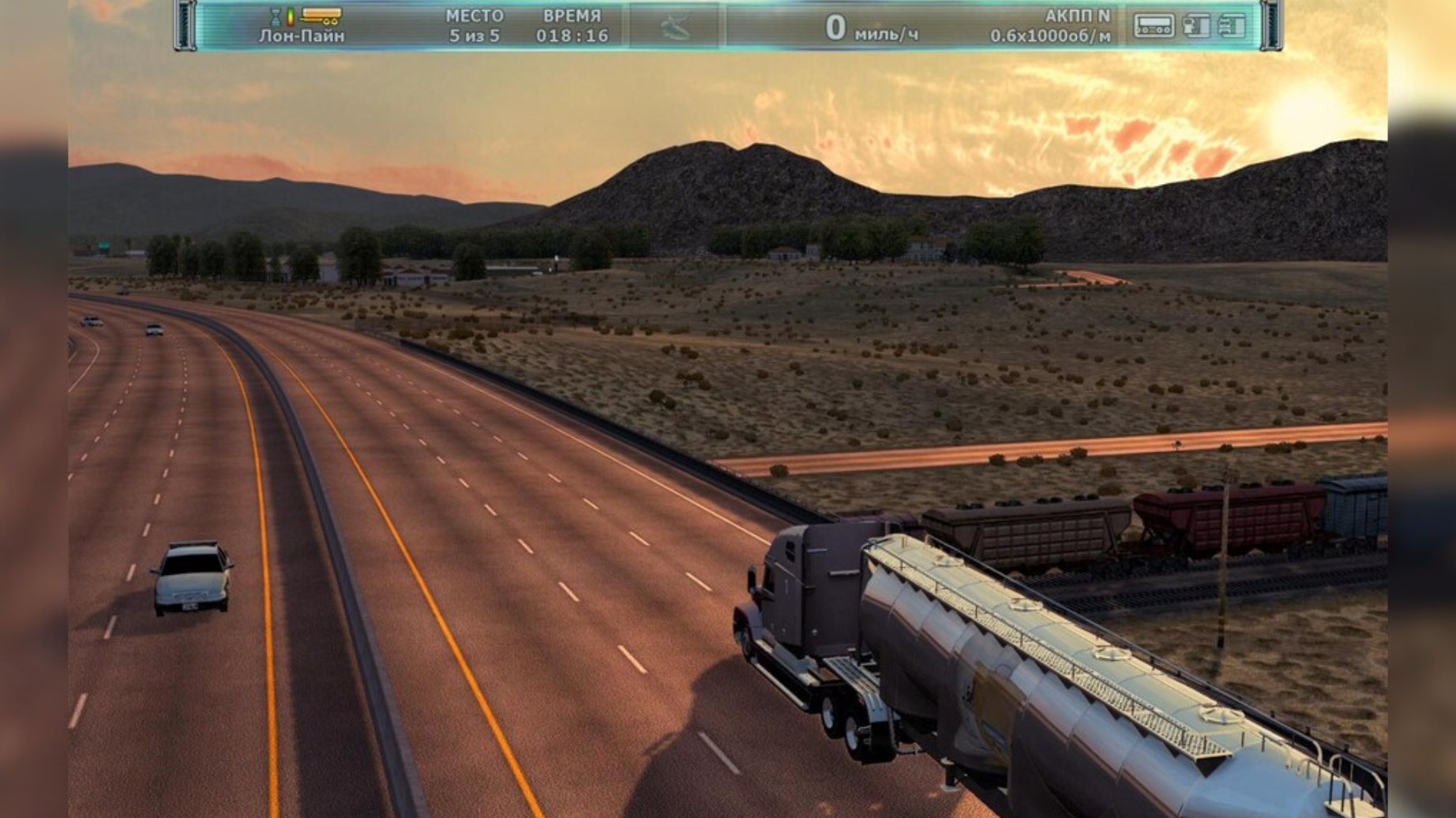Expand the right HUD bracket ornament

1270,24
